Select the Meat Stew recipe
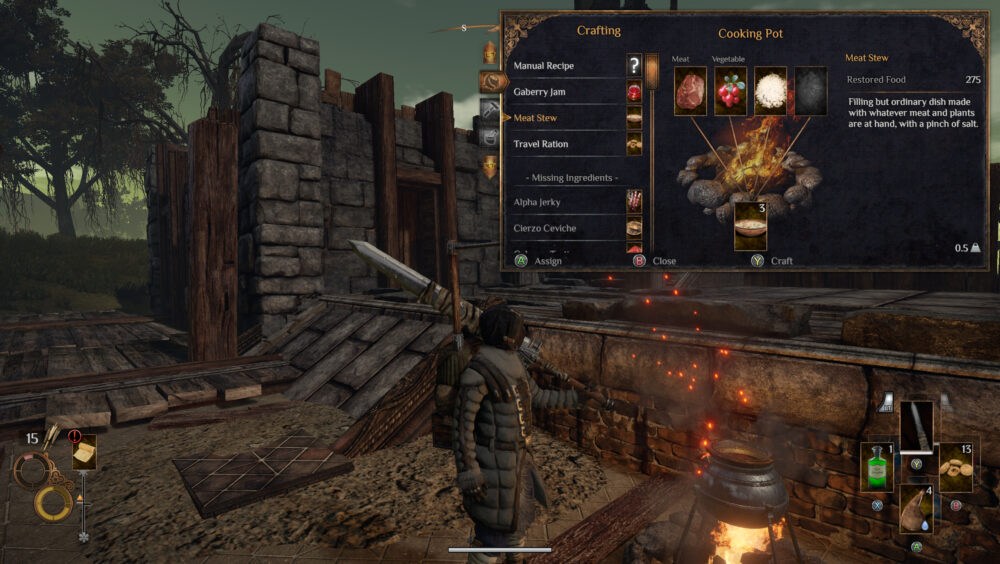The width and height of the screenshot is (1000, 564). coord(535,118)
